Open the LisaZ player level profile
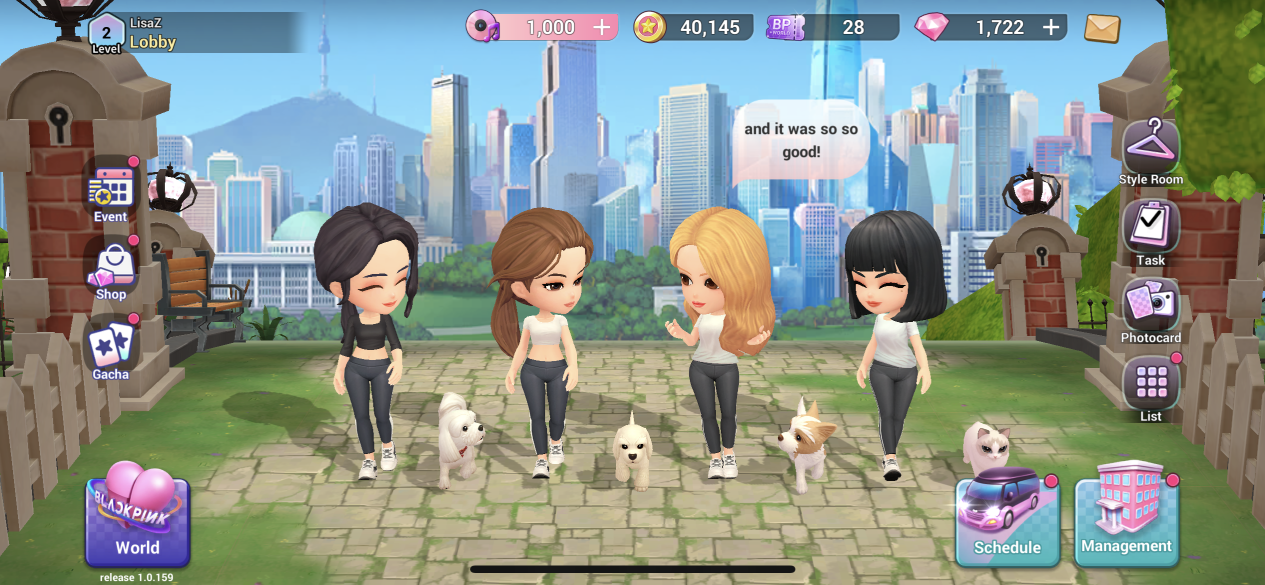The height and width of the screenshot is (585, 1265). coord(107,33)
